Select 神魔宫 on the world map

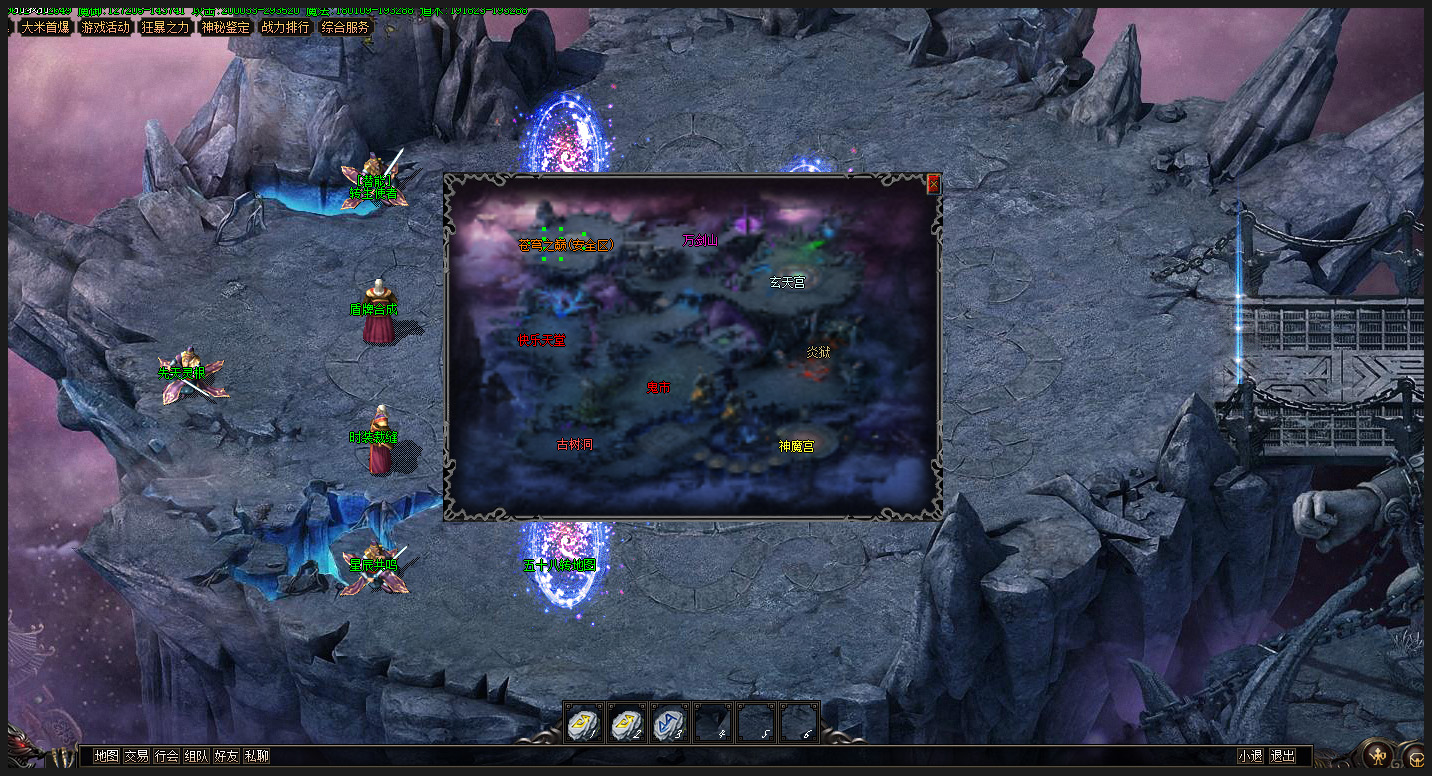click(796, 446)
